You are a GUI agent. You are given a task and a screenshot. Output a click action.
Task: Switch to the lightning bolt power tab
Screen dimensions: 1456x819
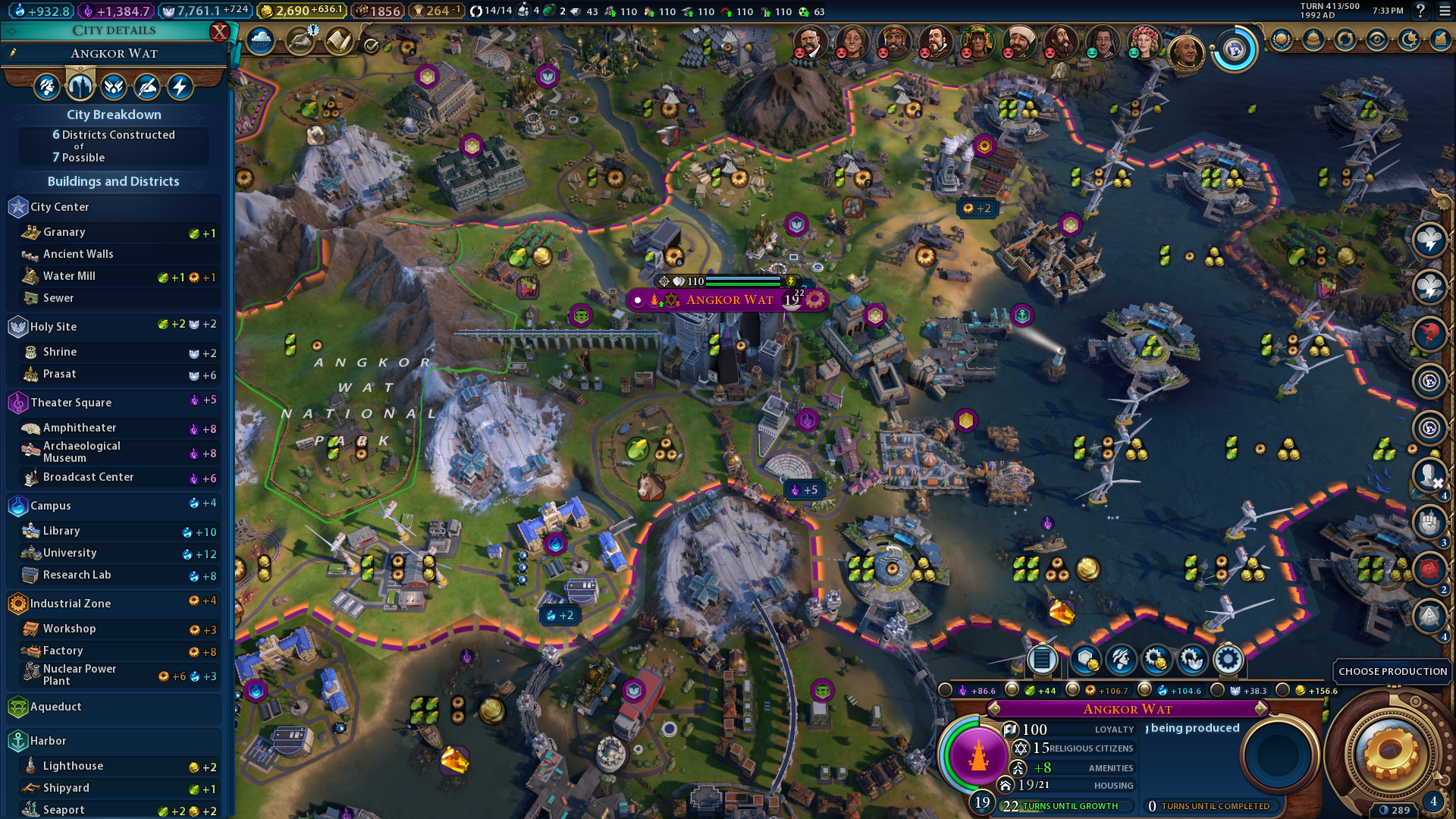(180, 87)
